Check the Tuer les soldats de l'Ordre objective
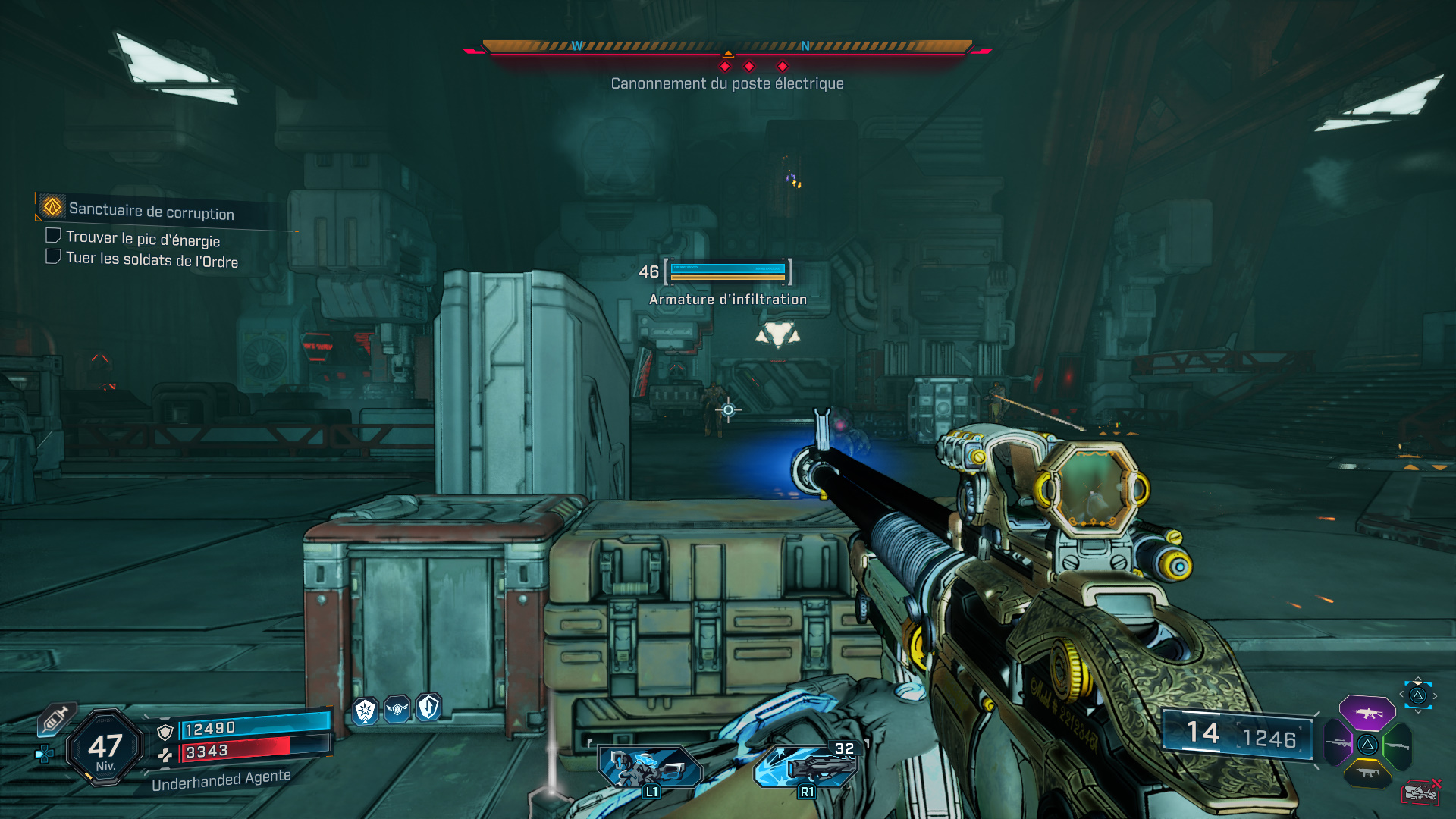This screenshot has height=819, width=1456. [x=53, y=256]
